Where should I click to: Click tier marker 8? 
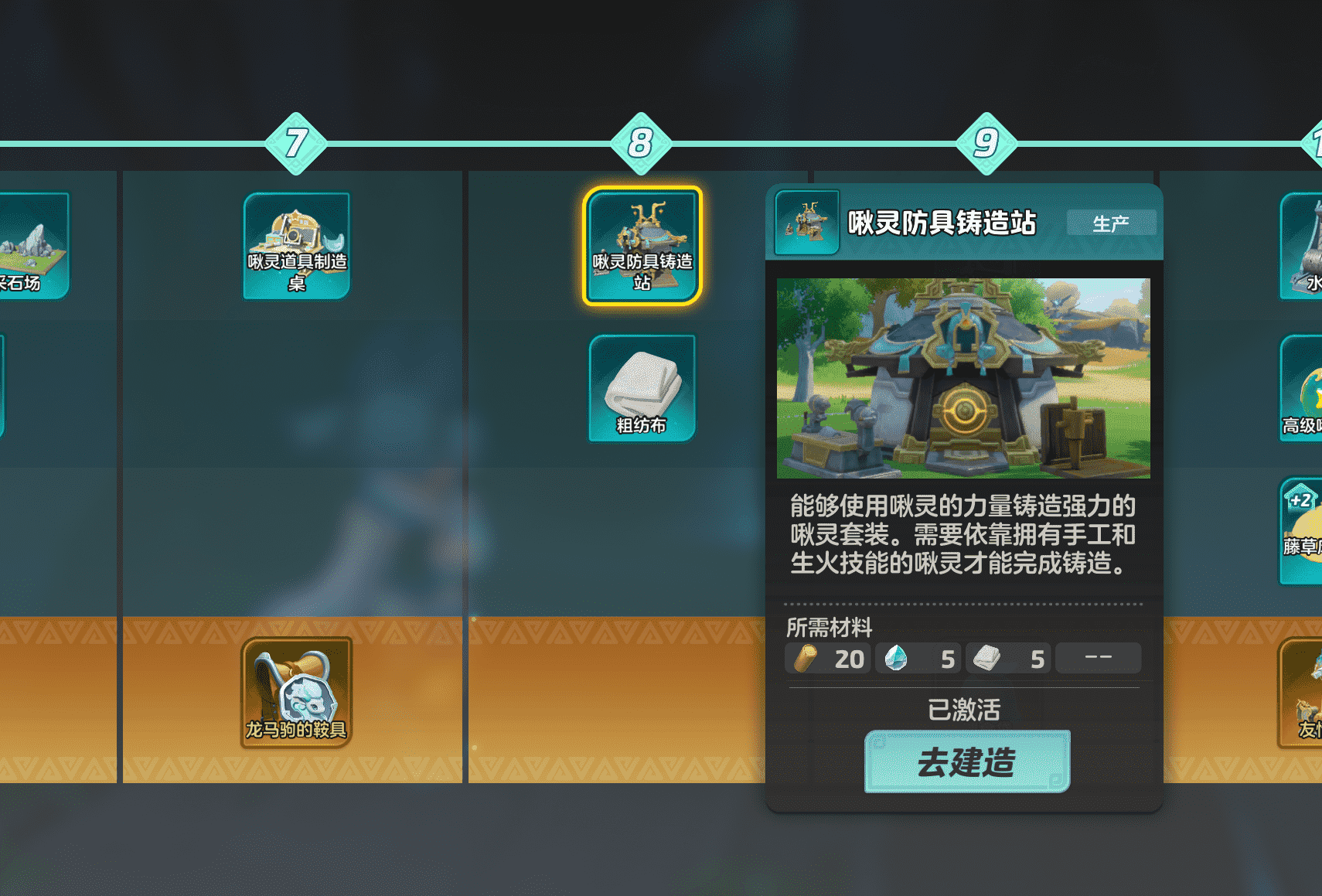tap(640, 143)
